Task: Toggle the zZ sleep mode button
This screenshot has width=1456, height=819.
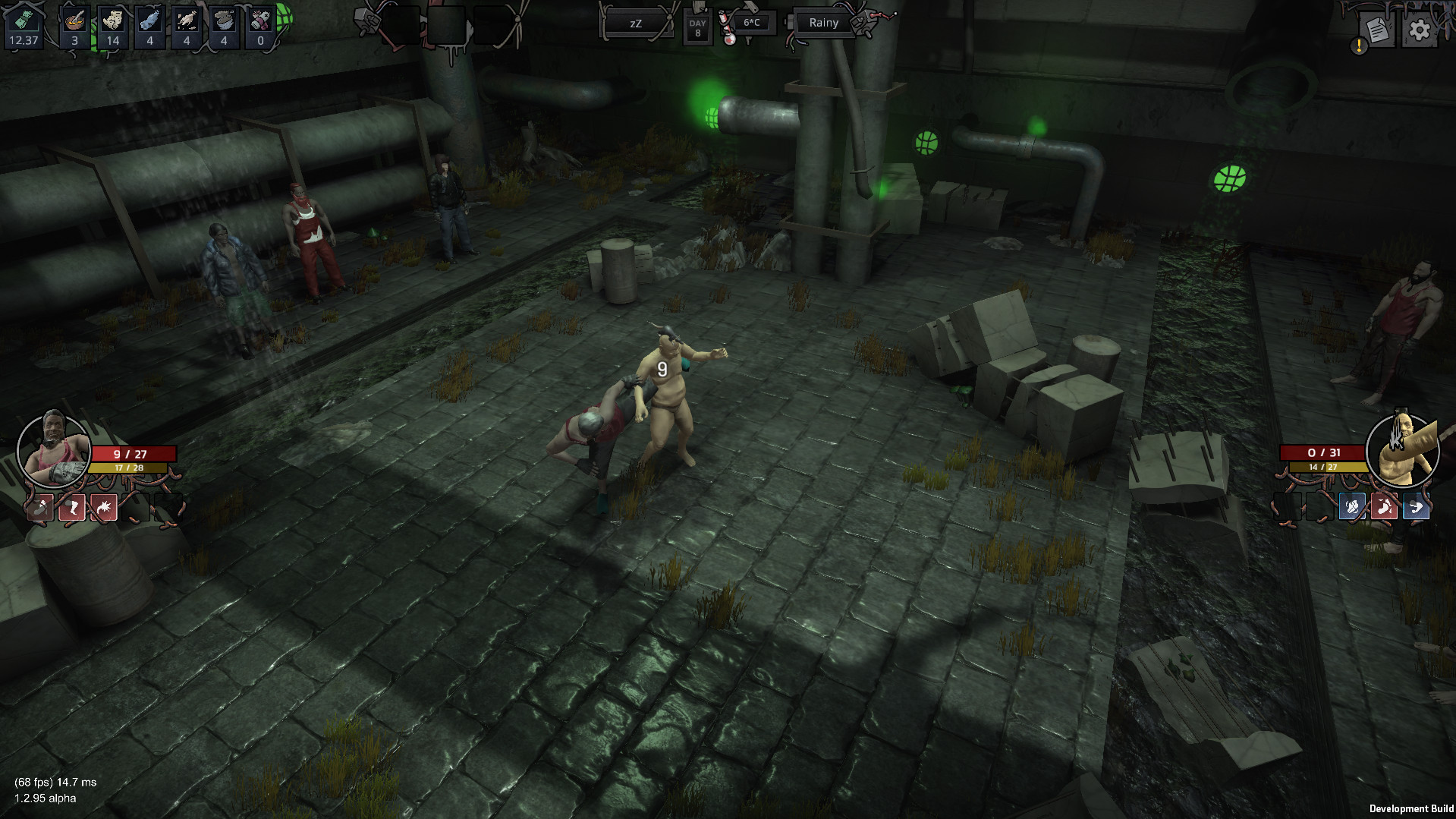Action: (x=636, y=22)
